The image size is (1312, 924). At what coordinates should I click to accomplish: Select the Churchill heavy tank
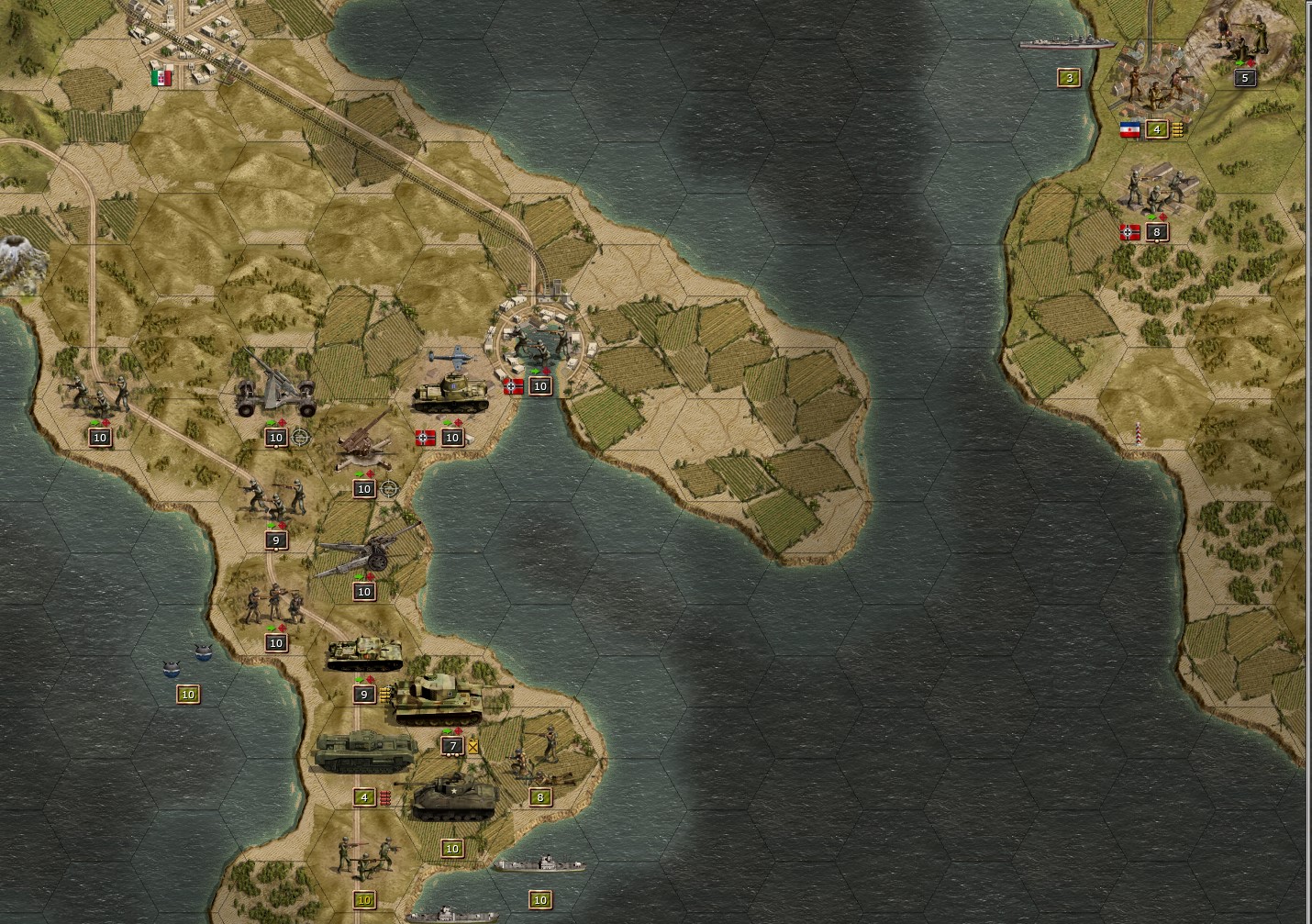coord(364,751)
